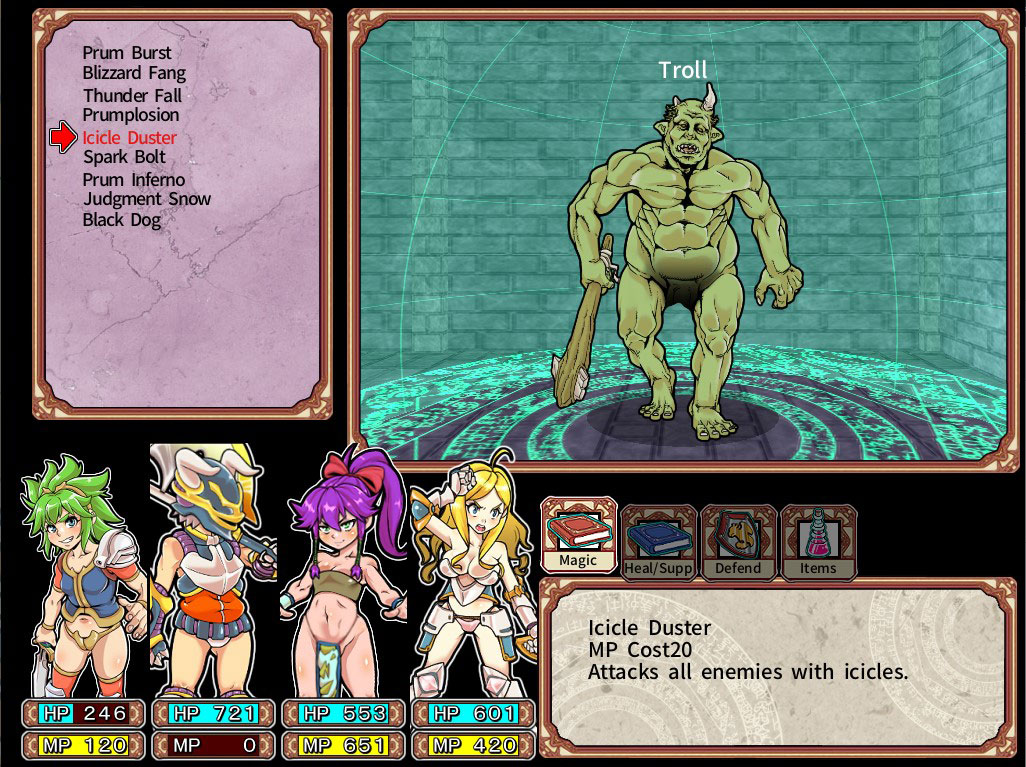Select Spark Bolt in the magic list
The height and width of the screenshot is (767, 1026).
point(124,157)
